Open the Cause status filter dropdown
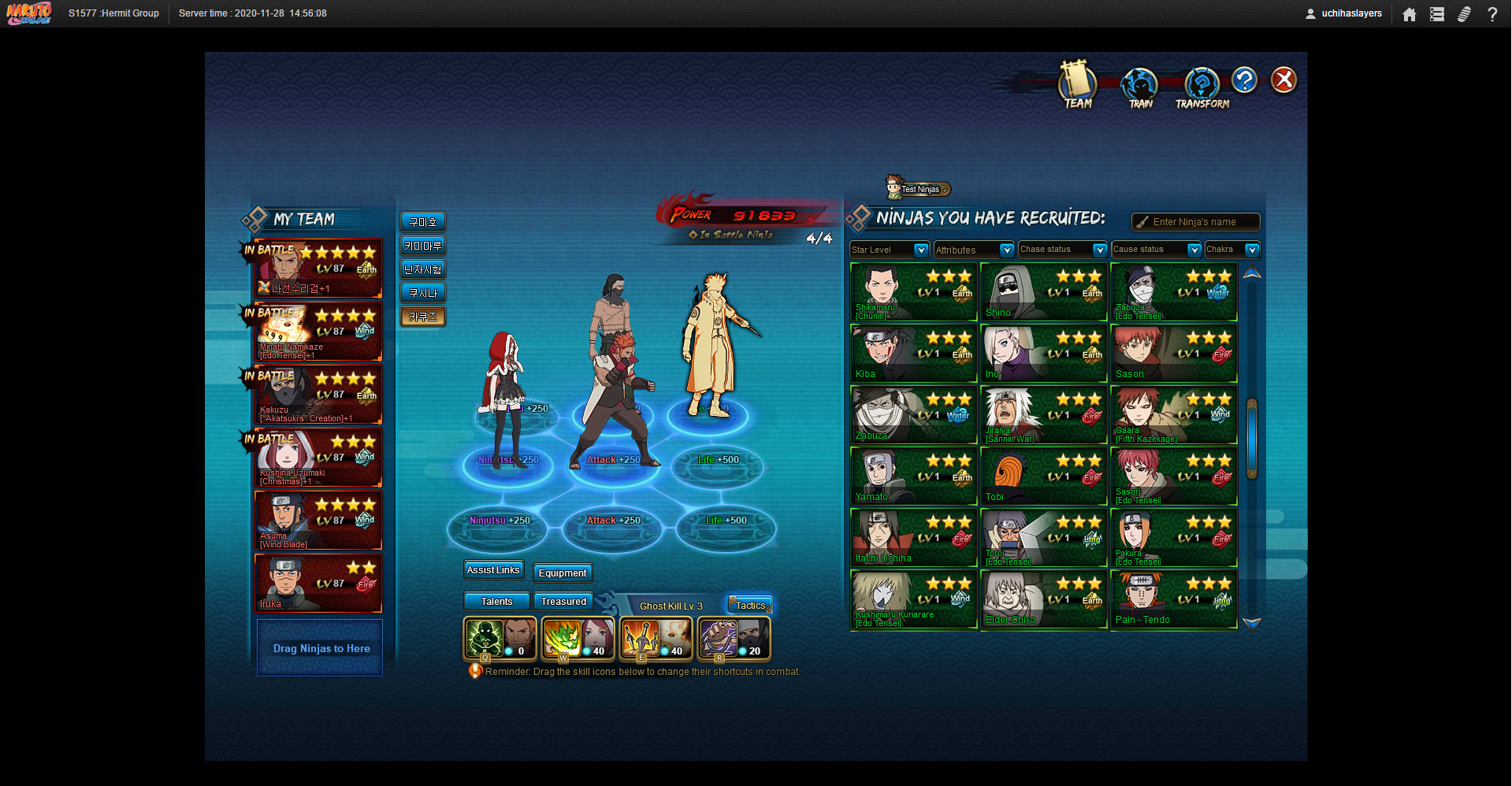Screen dimensions: 1512x786 [1156, 250]
